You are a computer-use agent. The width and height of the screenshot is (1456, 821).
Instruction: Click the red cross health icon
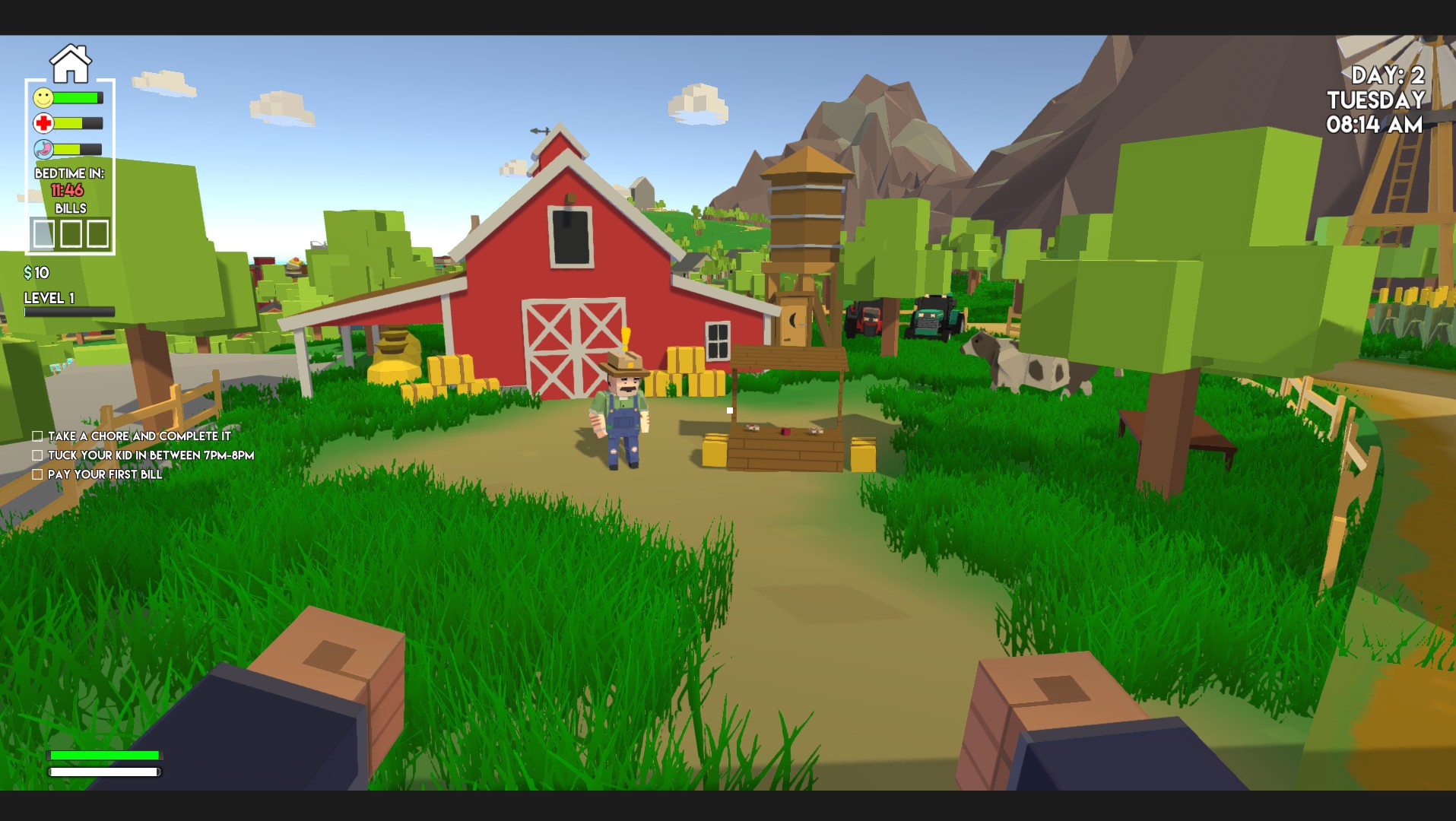pyautogui.click(x=44, y=122)
